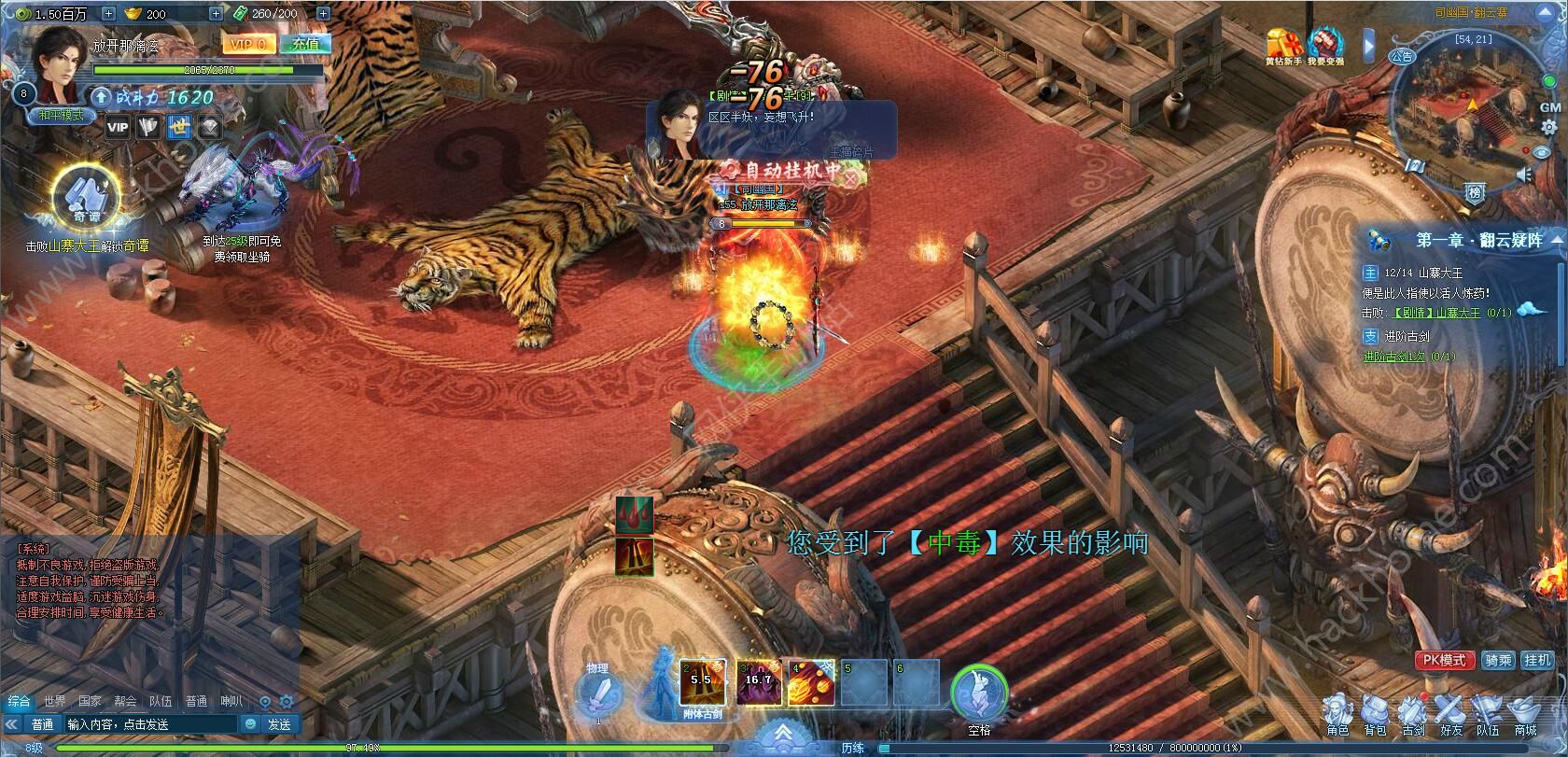Toggle the PK模式 button
The width and height of the screenshot is (1568, 757).
[x=1445, y=660]
